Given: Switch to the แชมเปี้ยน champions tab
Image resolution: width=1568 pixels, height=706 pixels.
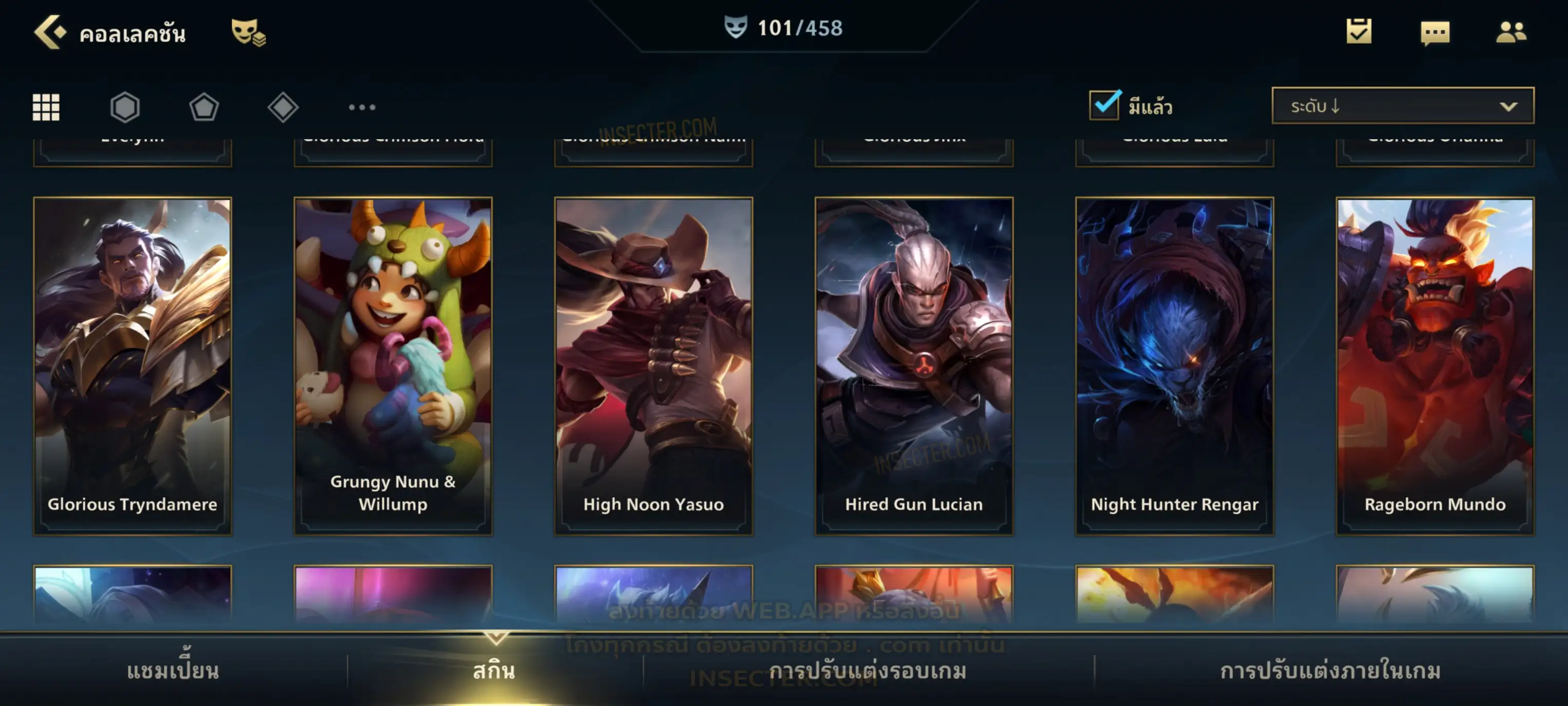Looking at the screenshot, I should click(173, 671).
